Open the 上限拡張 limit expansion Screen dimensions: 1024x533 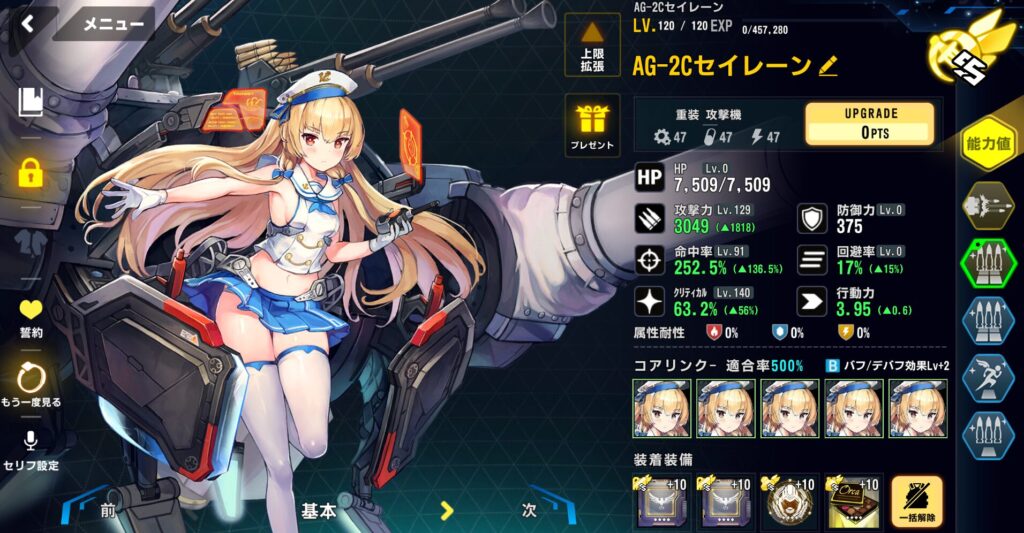click(x=592, y=43)
